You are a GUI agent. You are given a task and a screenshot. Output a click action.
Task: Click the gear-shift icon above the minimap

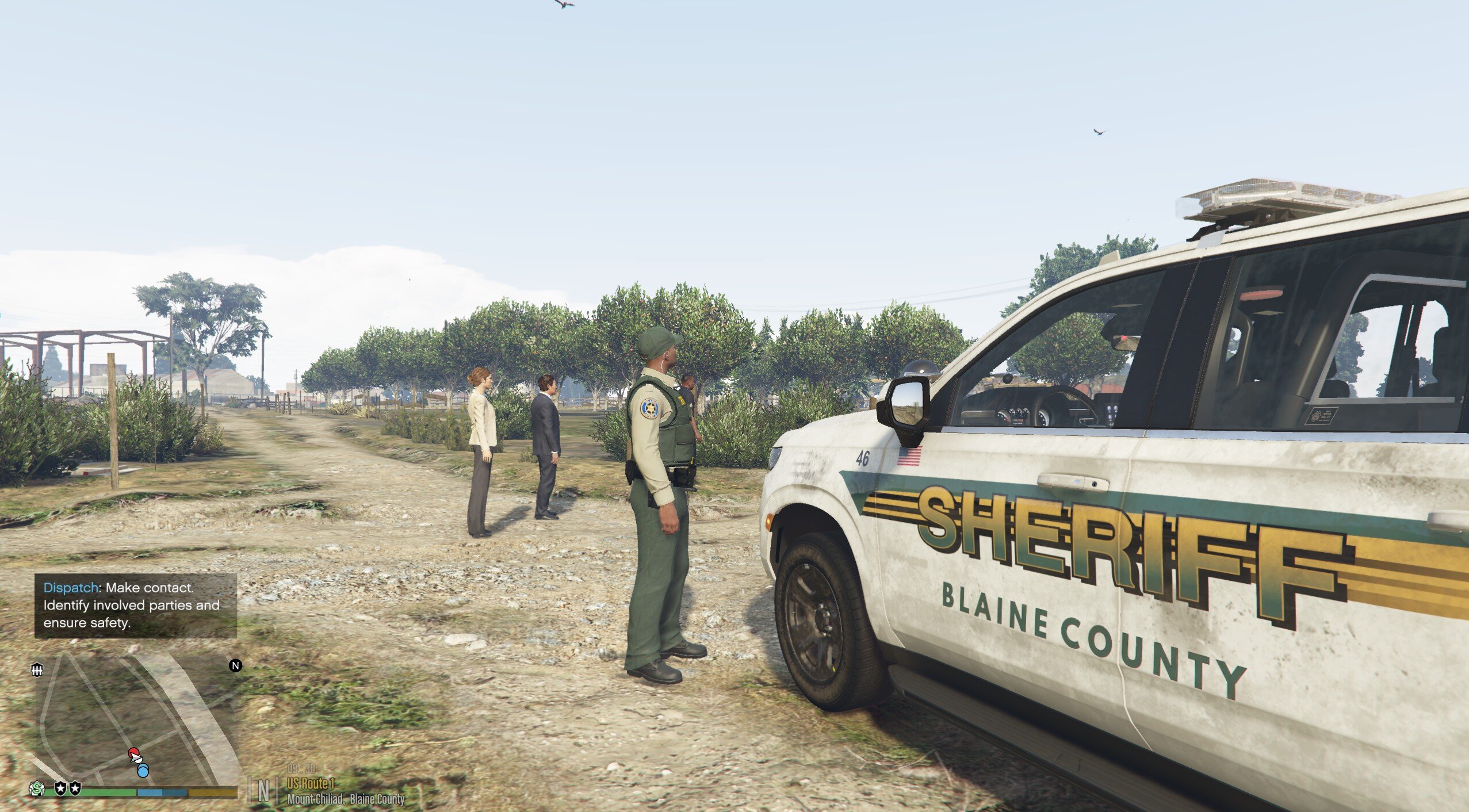pos(37,670)
